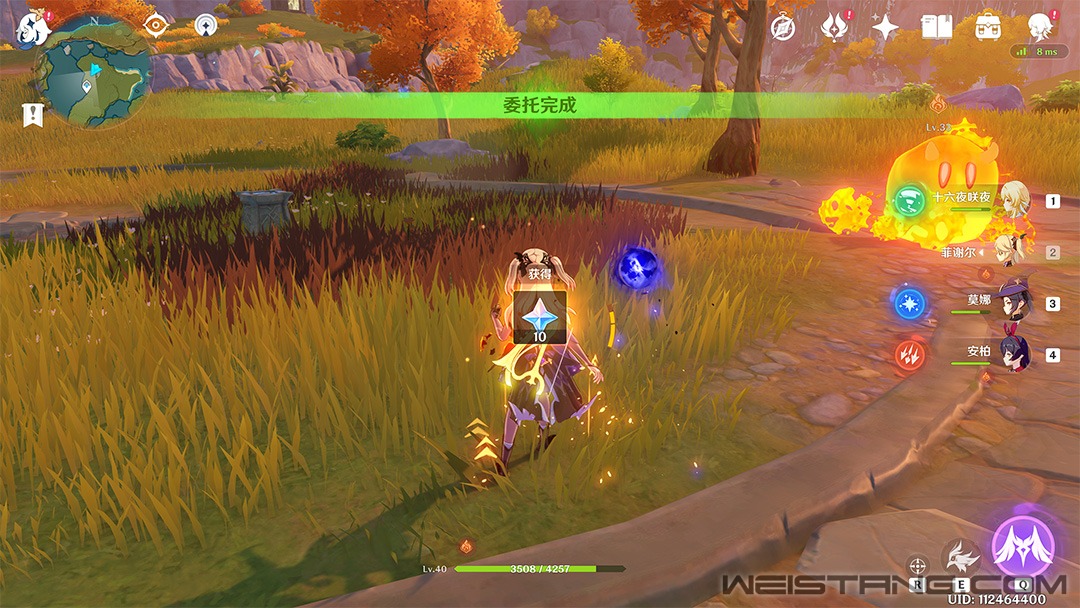The width and height of the screenshot is (1080, 608).
Task: Switch to party member 安柏
Action: pyautogui.click(x=1014, y=354)
